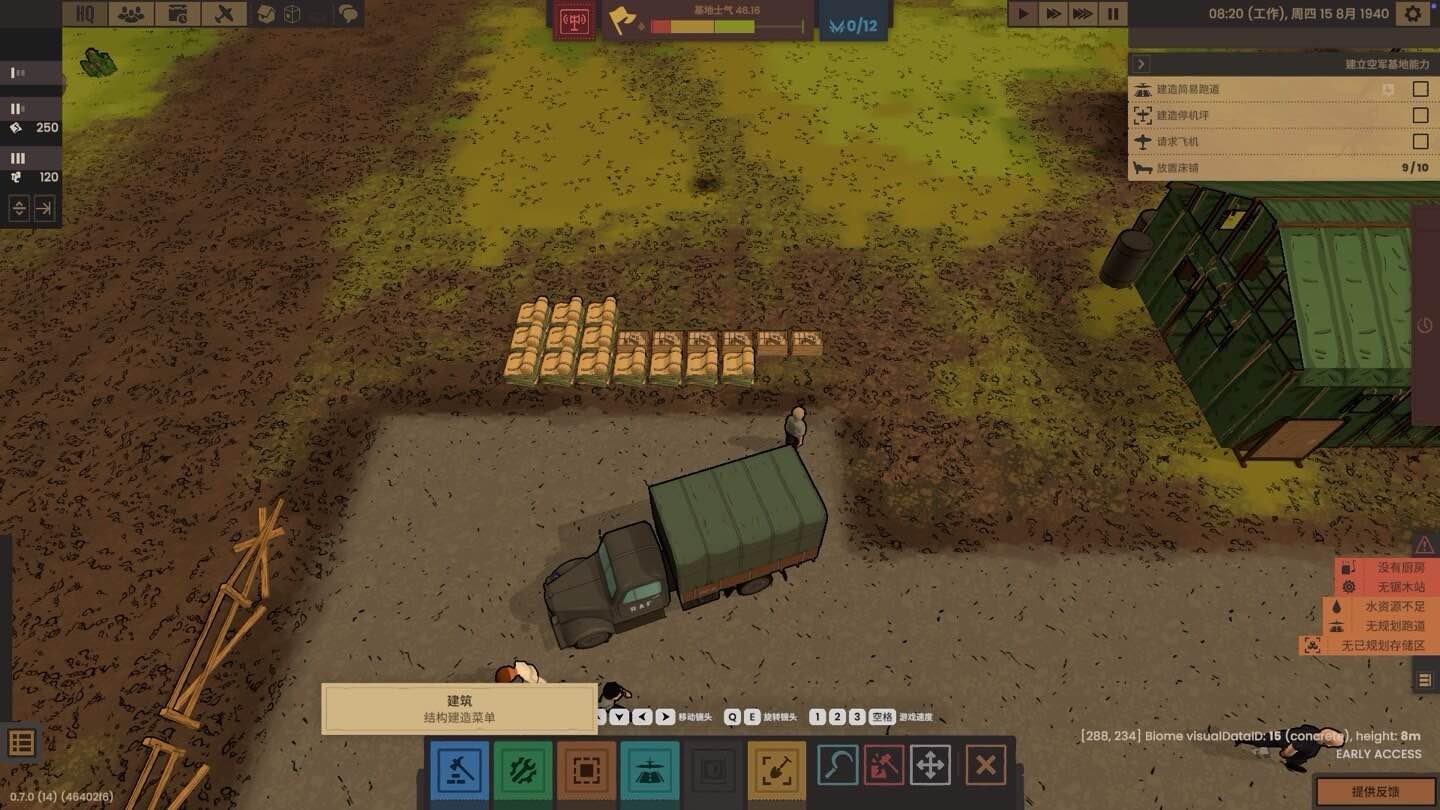
Task: Collapse the left sidebar with the arrow button
Action: coord(44,209)
